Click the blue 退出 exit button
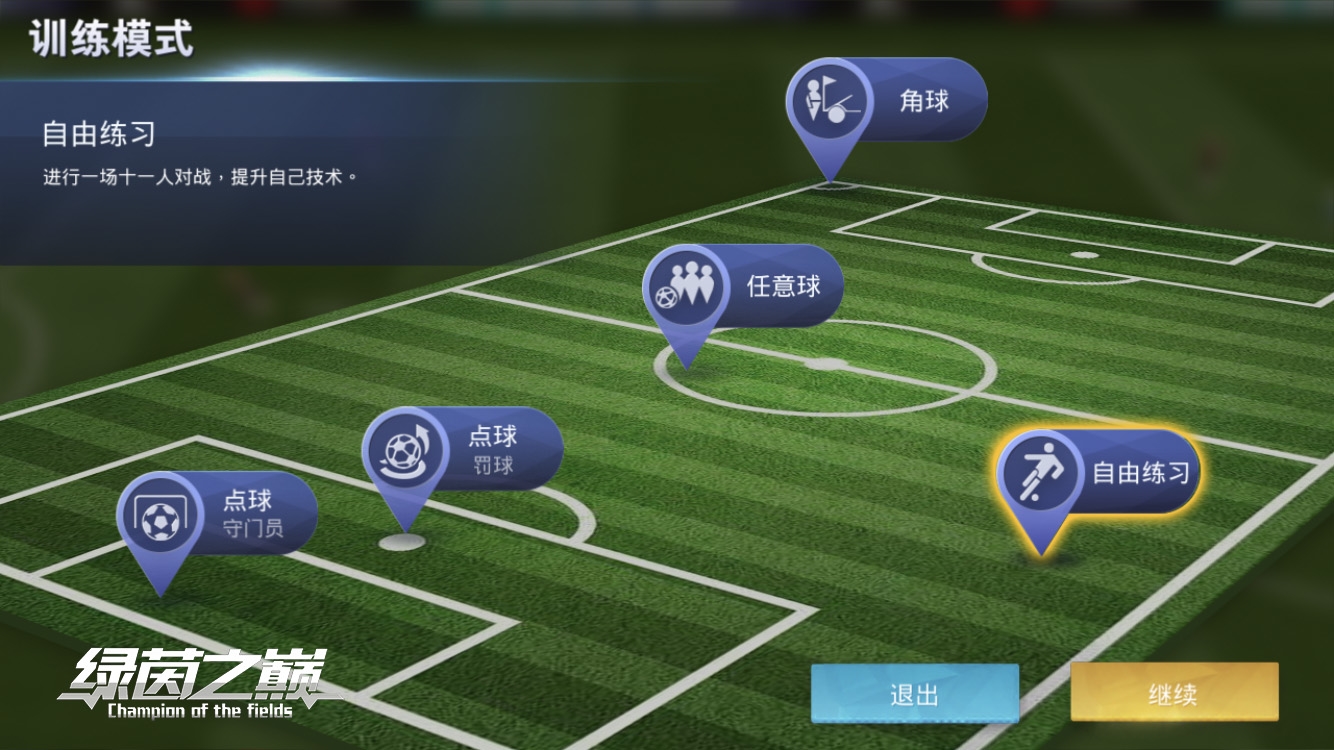The height and width of the screenshot is (750, 1334). click(914, 694)
